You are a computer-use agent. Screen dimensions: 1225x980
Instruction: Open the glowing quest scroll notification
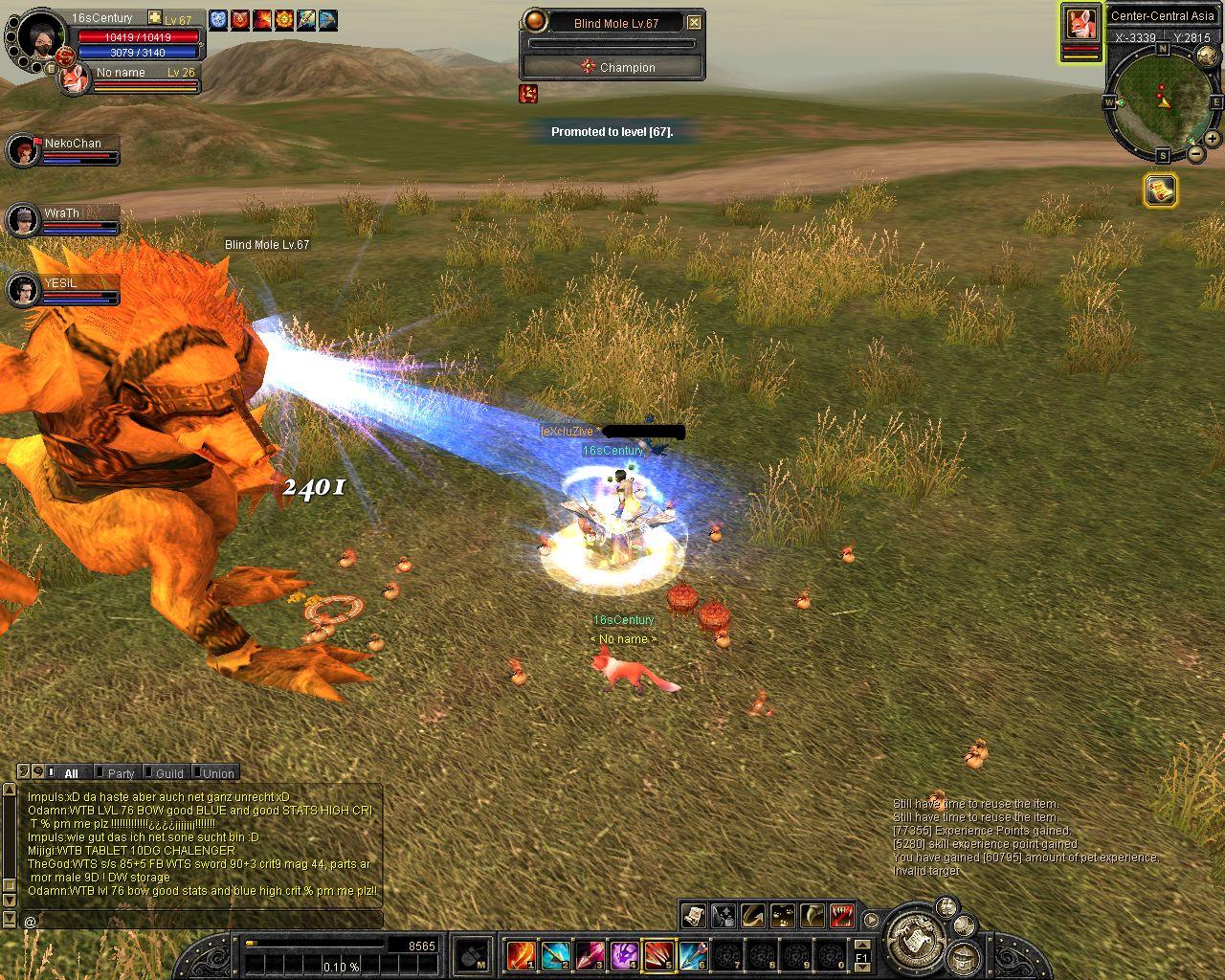pos(1160,190)
